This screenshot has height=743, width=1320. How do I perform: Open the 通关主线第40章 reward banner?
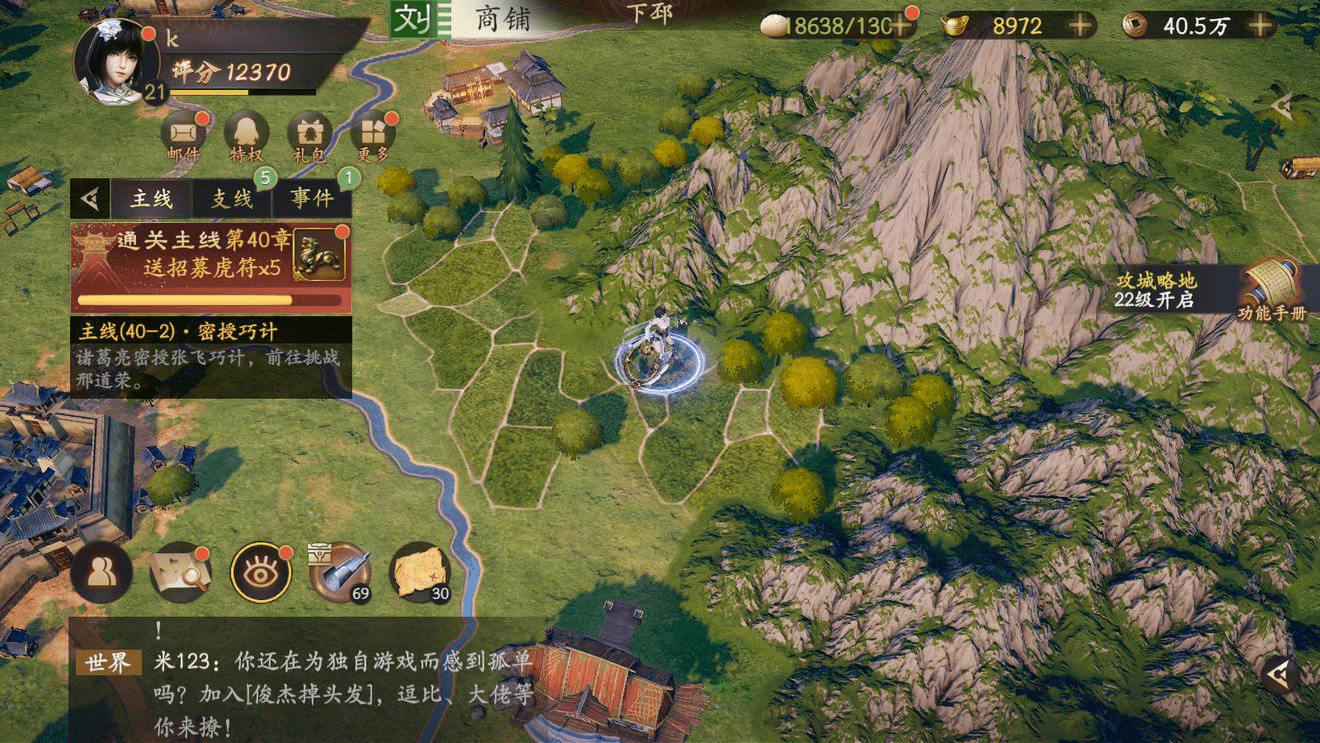[x=210, y=266]
